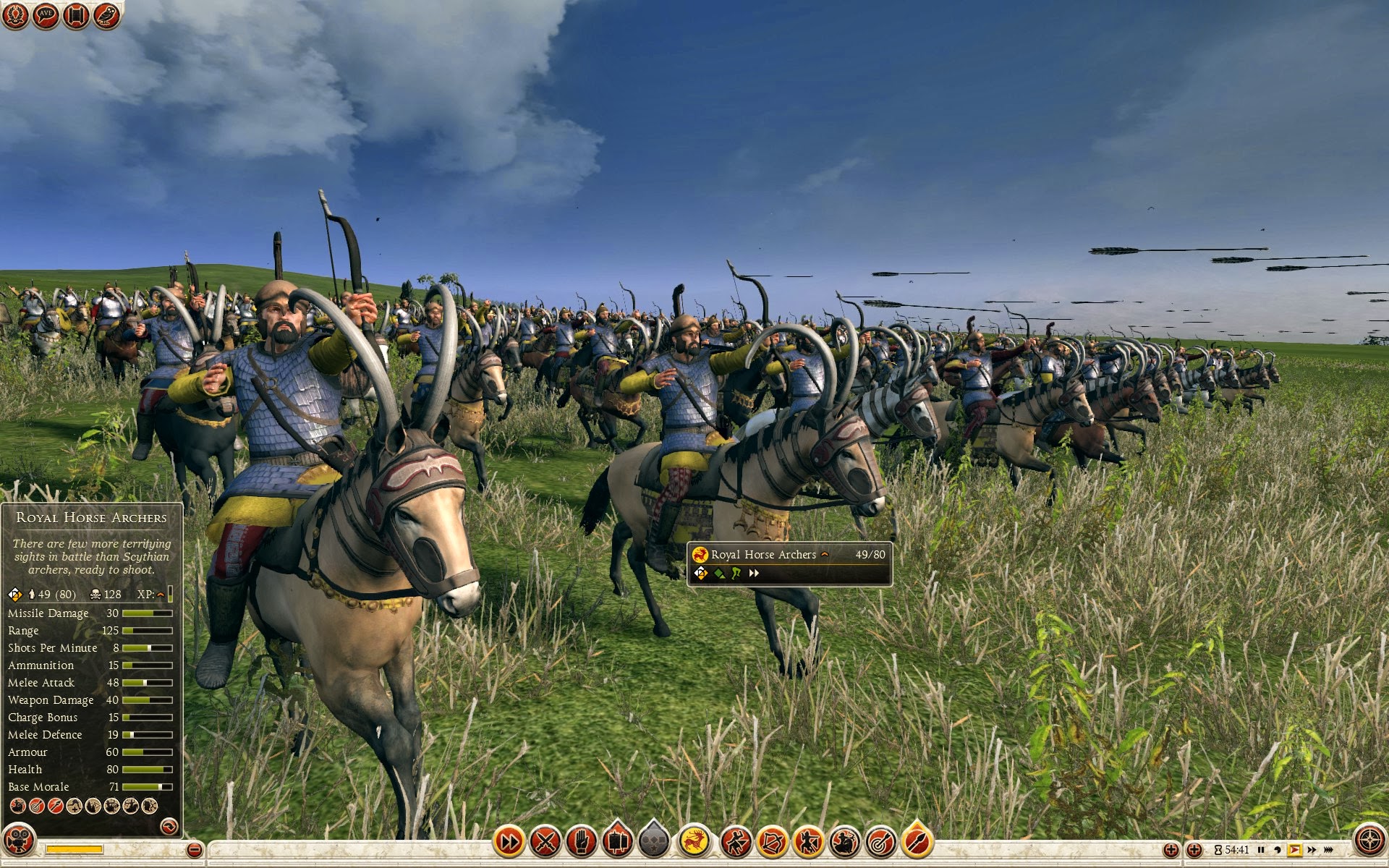Set battle speed to fastest triple arrows
1389x868 pixels.
pyautogui.click(x=1329, y=850)
